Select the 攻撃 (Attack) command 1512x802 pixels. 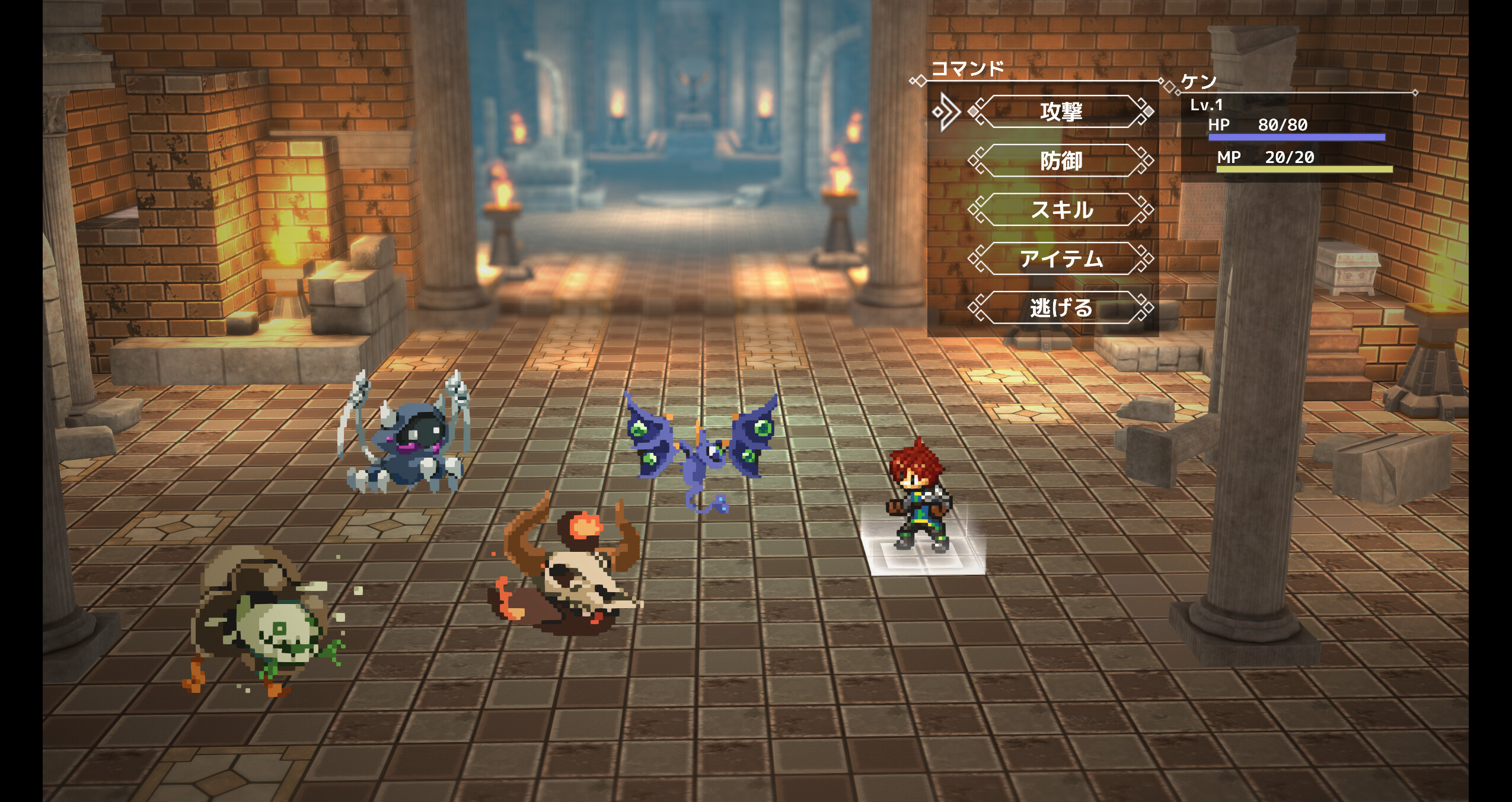point(1063,113)
